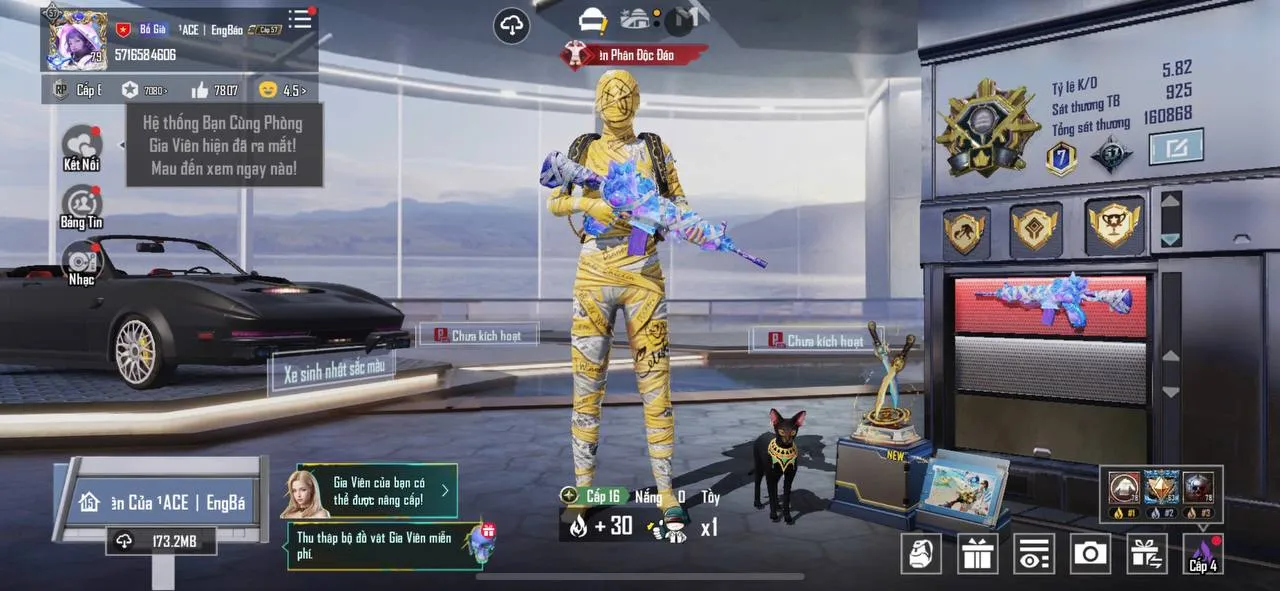The width and height of the screenshot is (1280, 591).
Task: Open the backpack inventory button
Action: pos(921,553)
